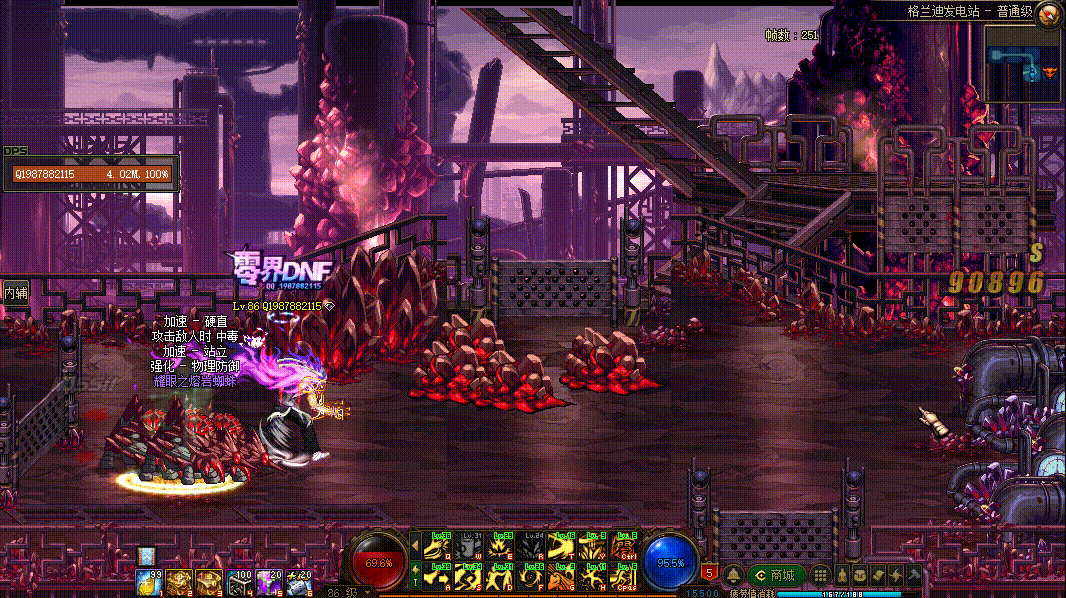Select the boss room marker on minimap

1049,72
